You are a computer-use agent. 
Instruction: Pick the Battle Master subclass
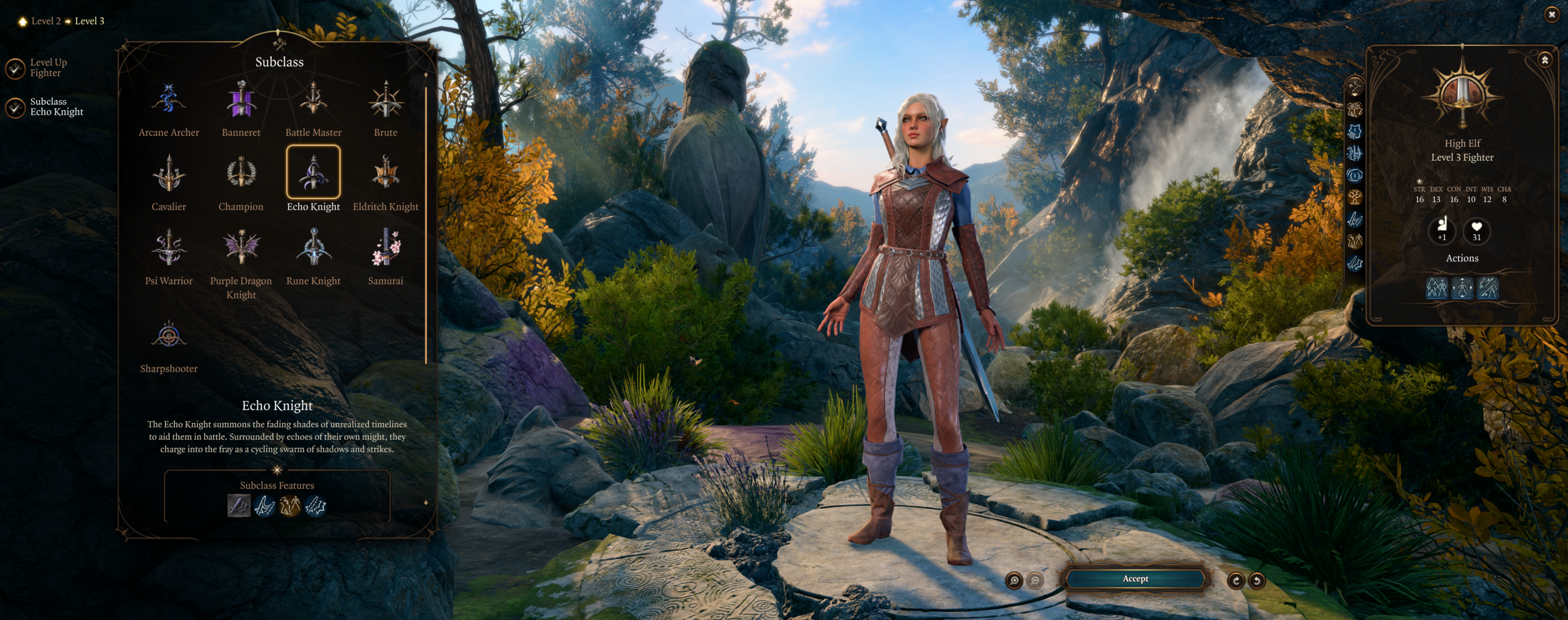[313, 101]
